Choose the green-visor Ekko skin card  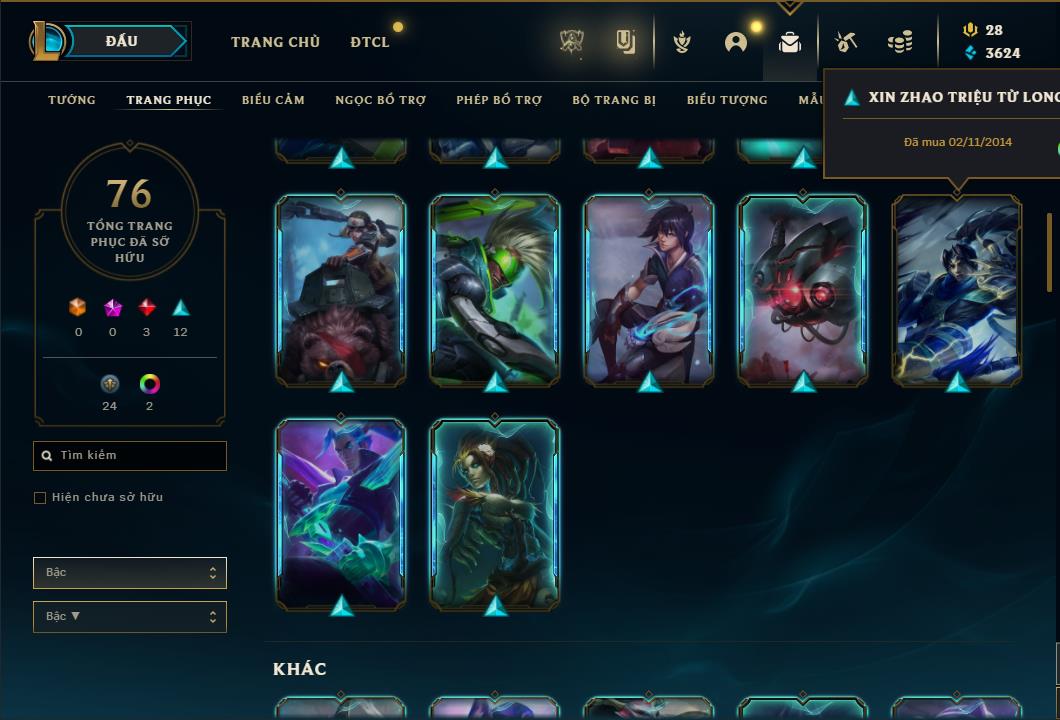(495, 290)
